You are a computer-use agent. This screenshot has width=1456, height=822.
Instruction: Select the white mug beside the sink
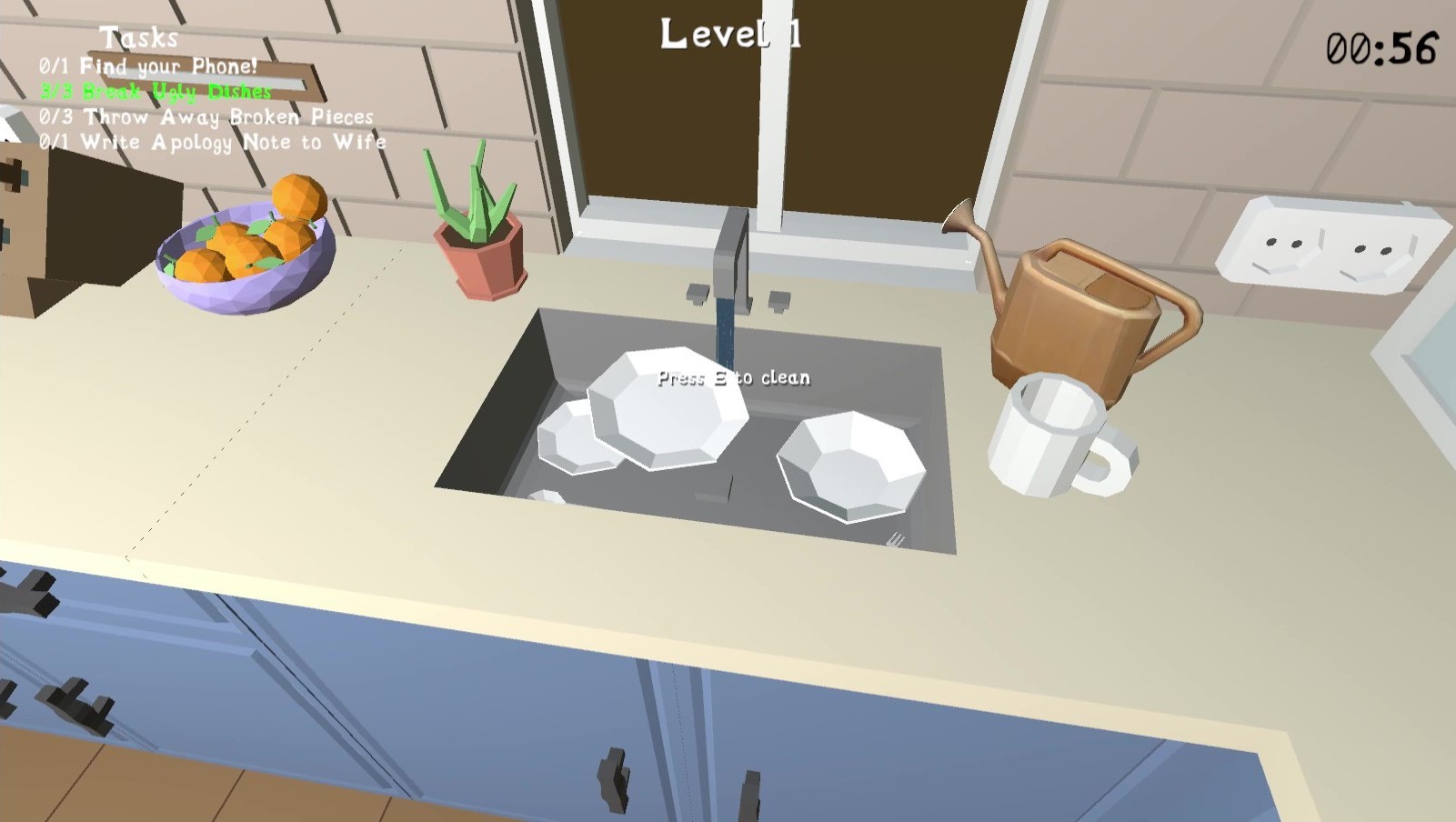1046,436
